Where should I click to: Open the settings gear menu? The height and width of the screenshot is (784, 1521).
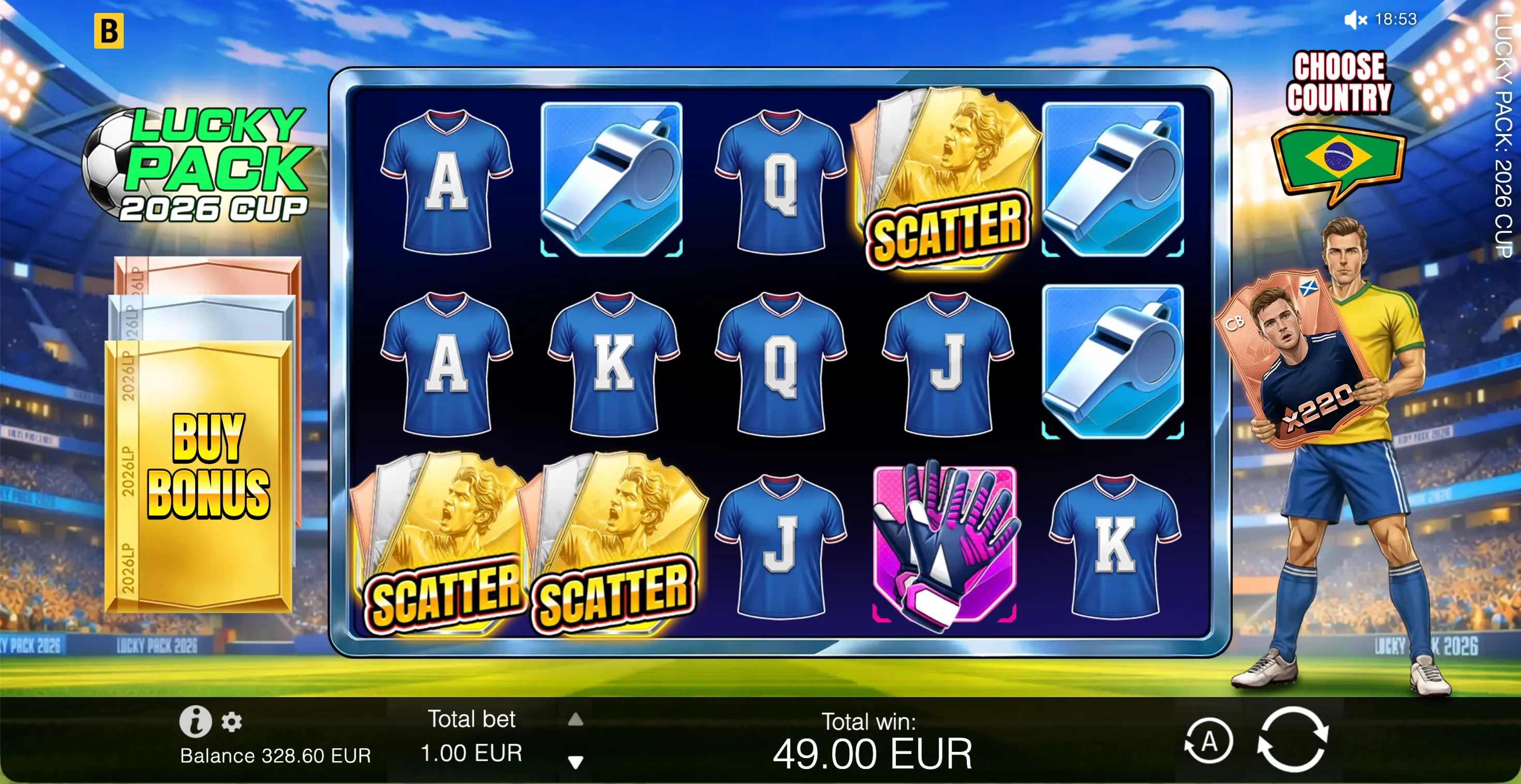pos(231,721)
